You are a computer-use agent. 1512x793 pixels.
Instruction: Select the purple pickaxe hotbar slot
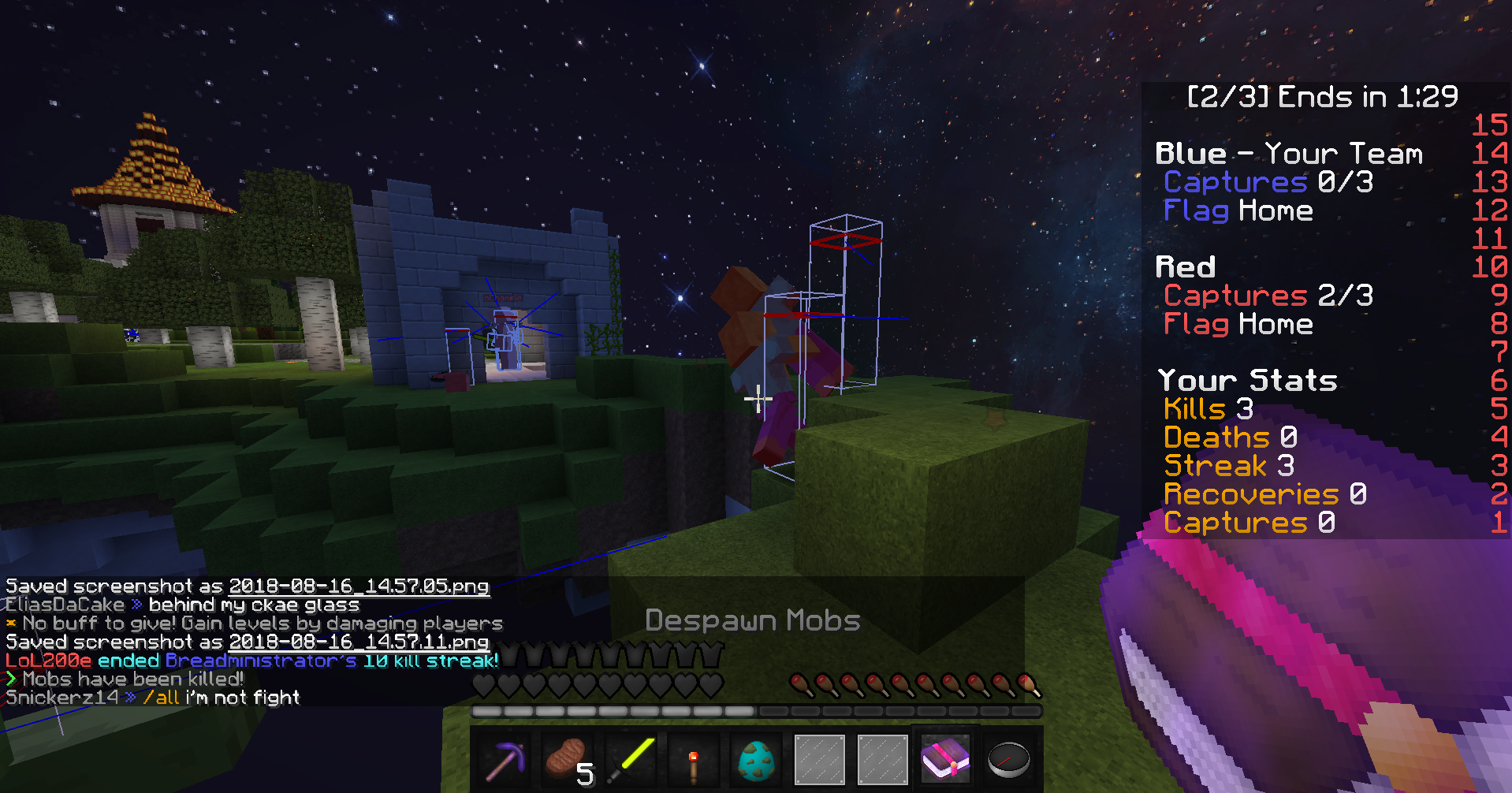pos(505,760)
